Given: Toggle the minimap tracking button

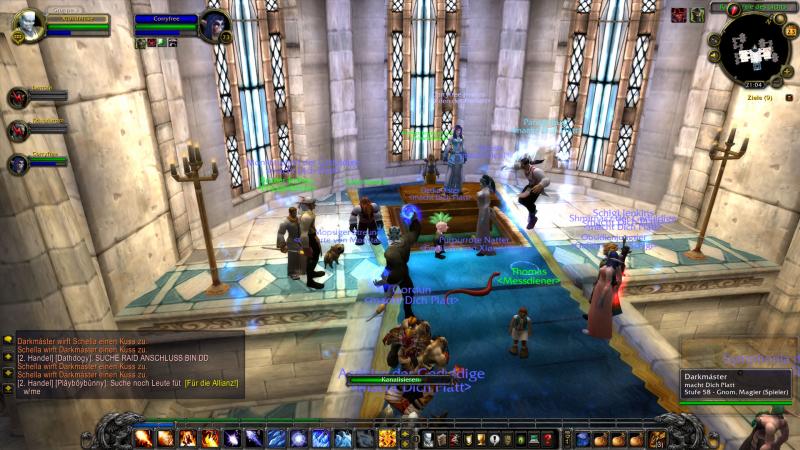Looking at the screenshot, I should (x=715, y=41).
